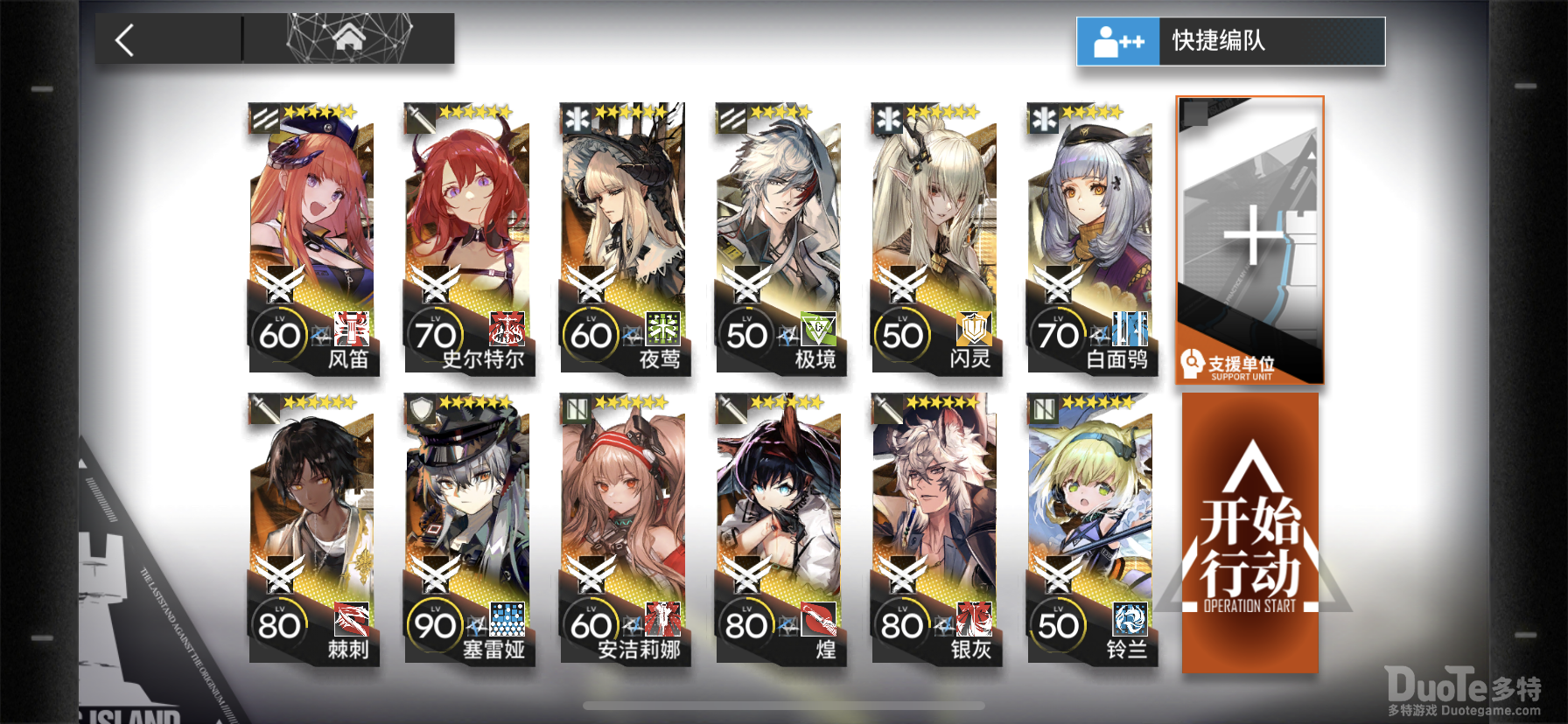
Task: Go back using the arrow button
Action: (125, 39)
